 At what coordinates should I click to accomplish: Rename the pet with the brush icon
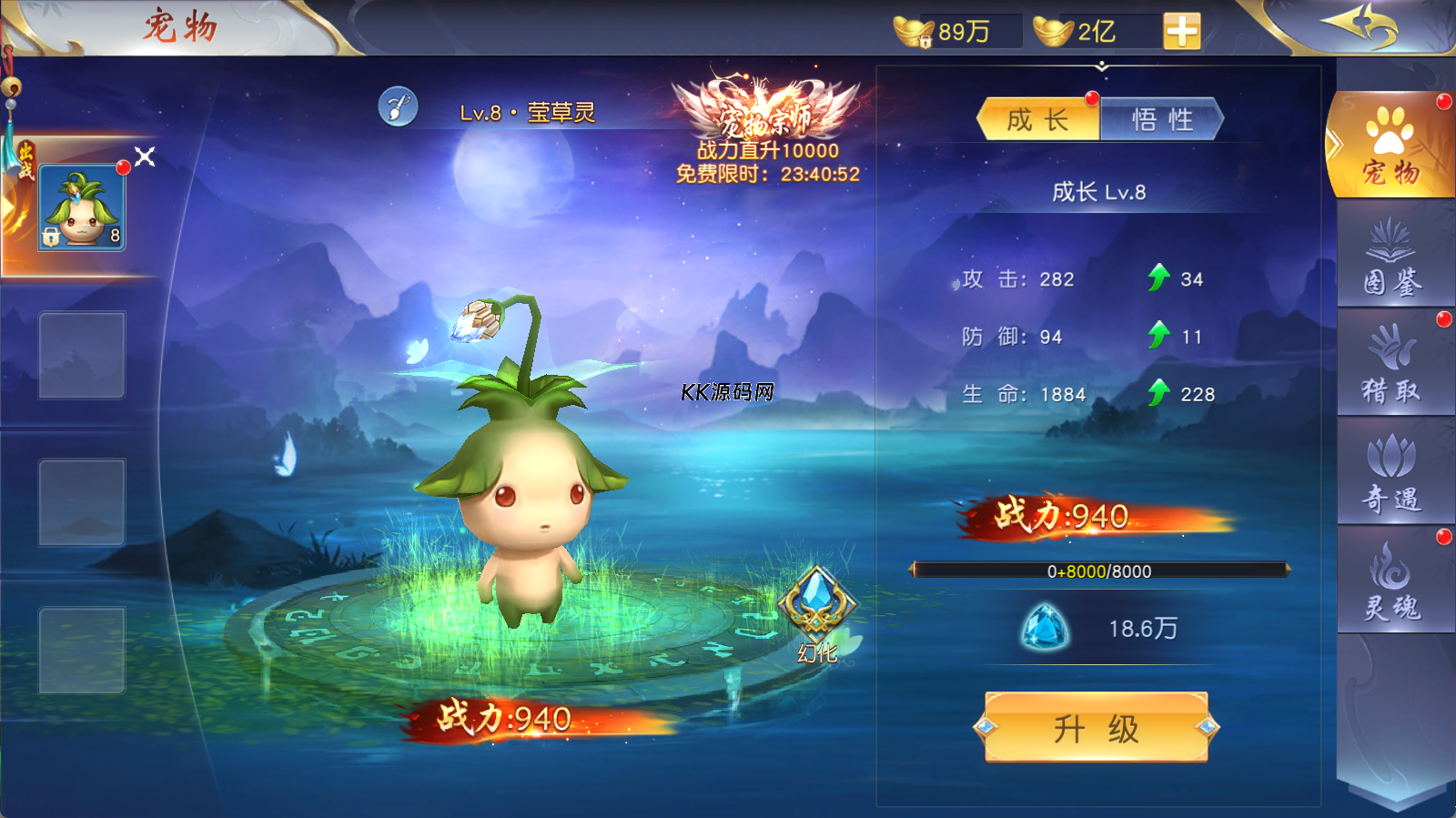click(398, 108)
